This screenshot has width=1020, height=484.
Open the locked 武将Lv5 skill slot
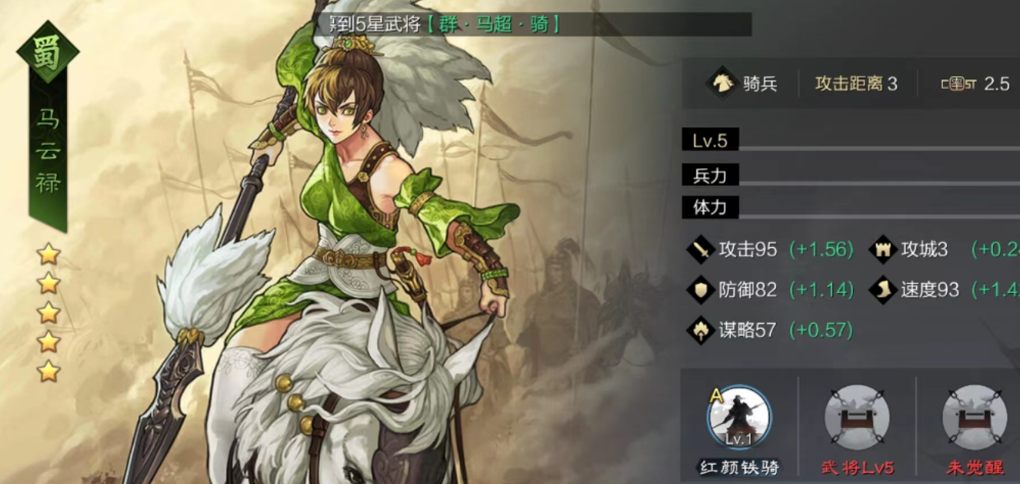[856, 418]
